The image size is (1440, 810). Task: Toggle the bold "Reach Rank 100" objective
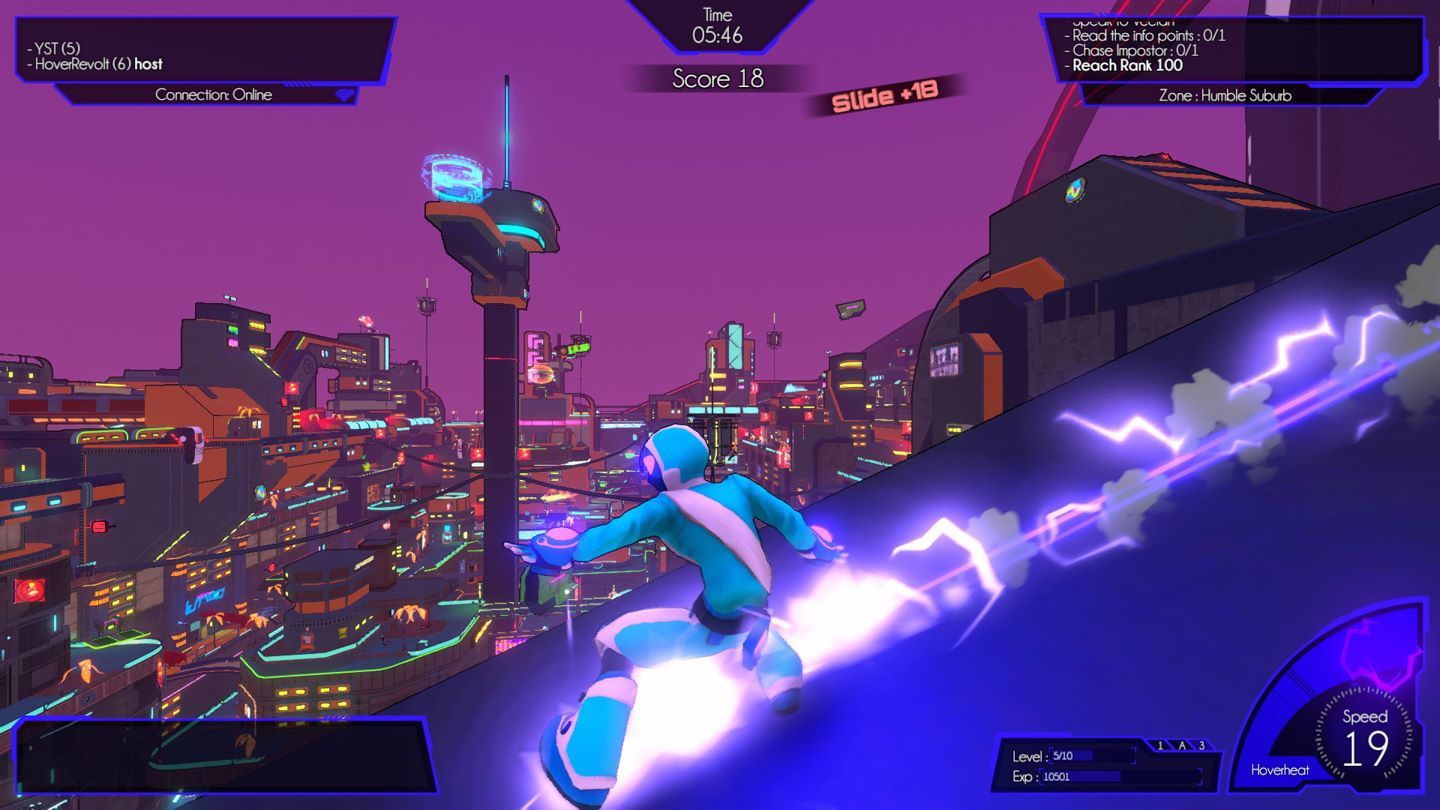point(1127,67)
